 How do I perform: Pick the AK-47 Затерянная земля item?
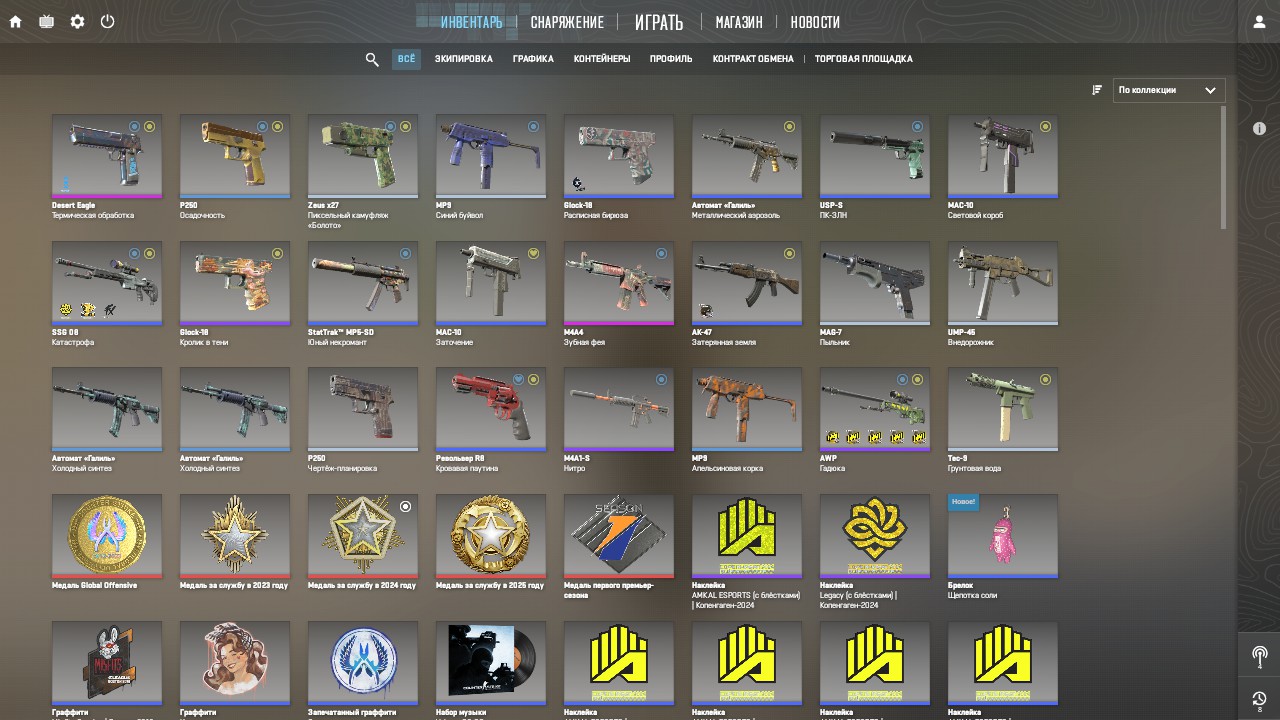747,282
